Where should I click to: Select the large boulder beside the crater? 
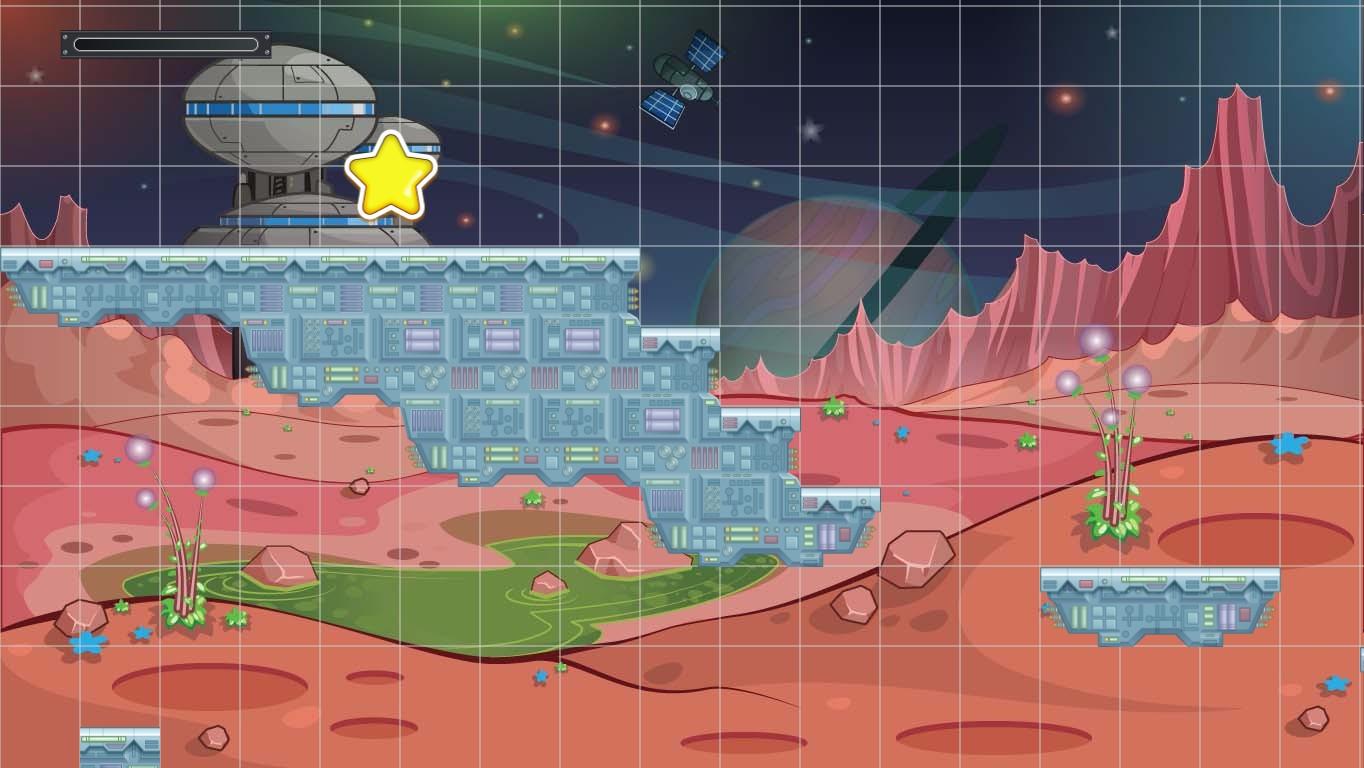(915, 560)
